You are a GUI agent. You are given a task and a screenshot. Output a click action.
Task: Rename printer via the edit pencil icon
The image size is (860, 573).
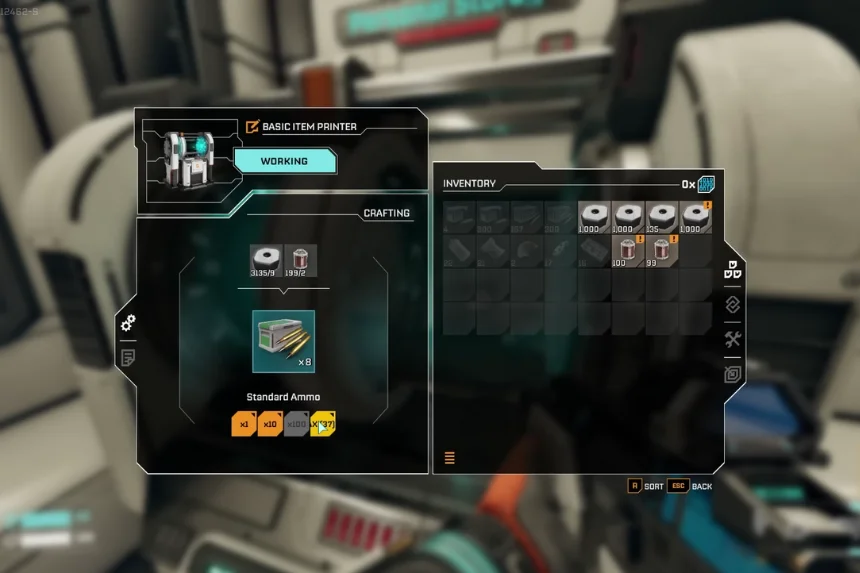point(252,127)
